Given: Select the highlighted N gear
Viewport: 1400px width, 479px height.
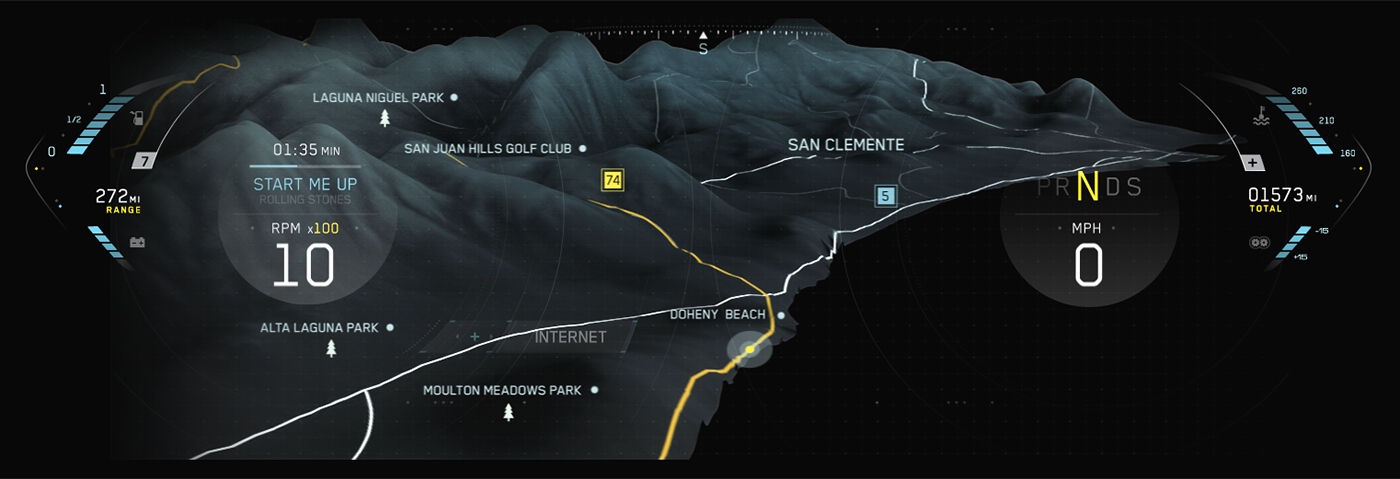Looking at the screenshot, I should 1088,187.
